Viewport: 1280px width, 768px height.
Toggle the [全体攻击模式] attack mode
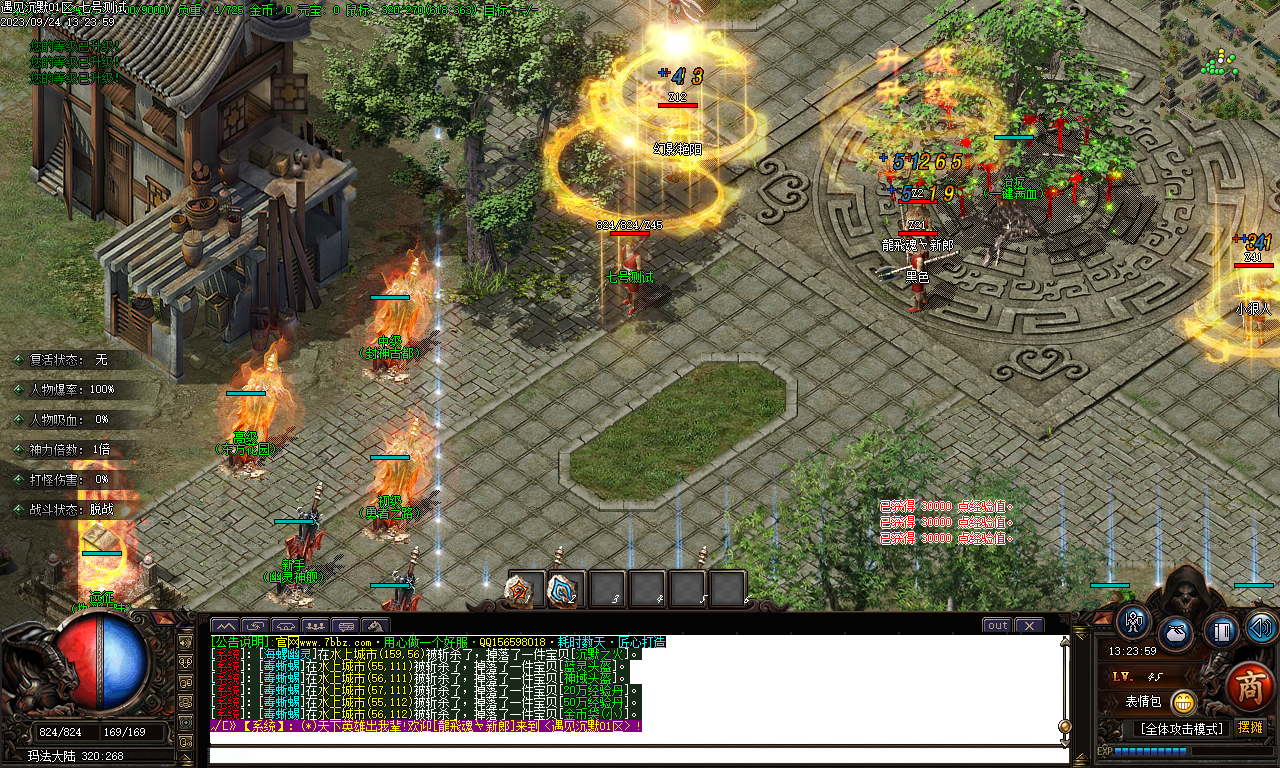tap(1183, 727)
